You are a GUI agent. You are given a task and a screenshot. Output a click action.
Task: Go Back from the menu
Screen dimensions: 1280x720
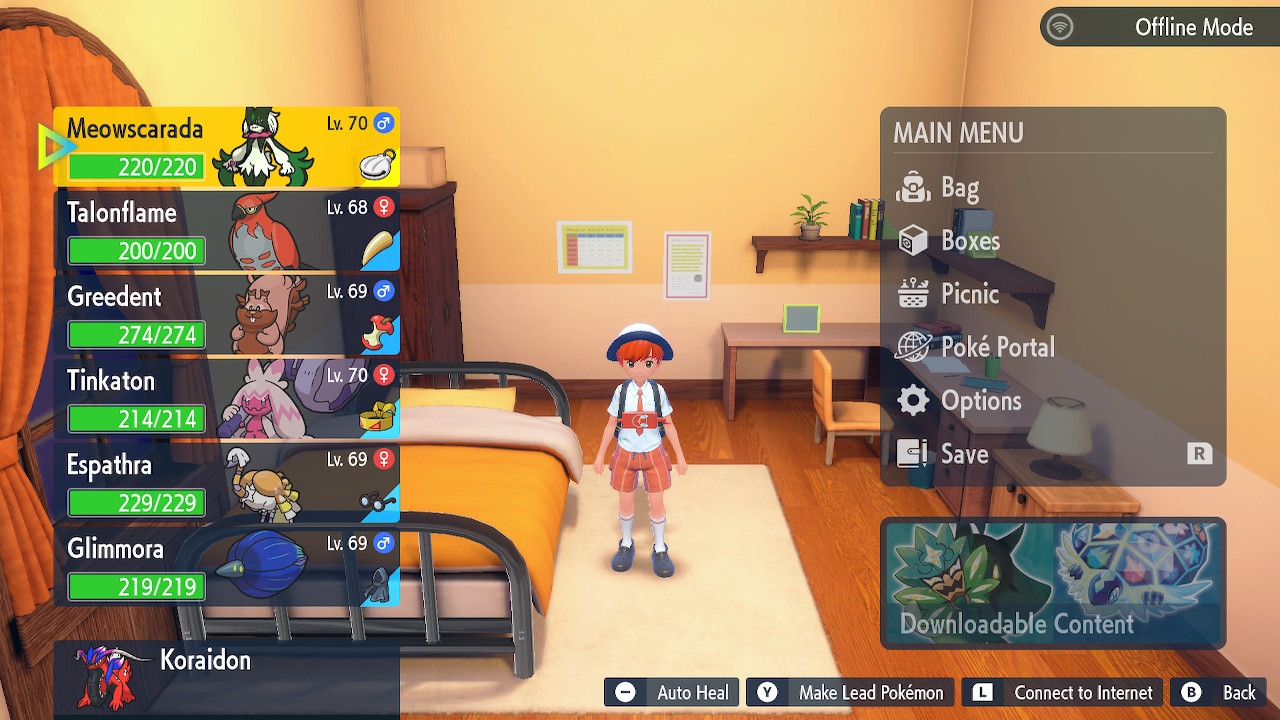tap(1220, 693)
